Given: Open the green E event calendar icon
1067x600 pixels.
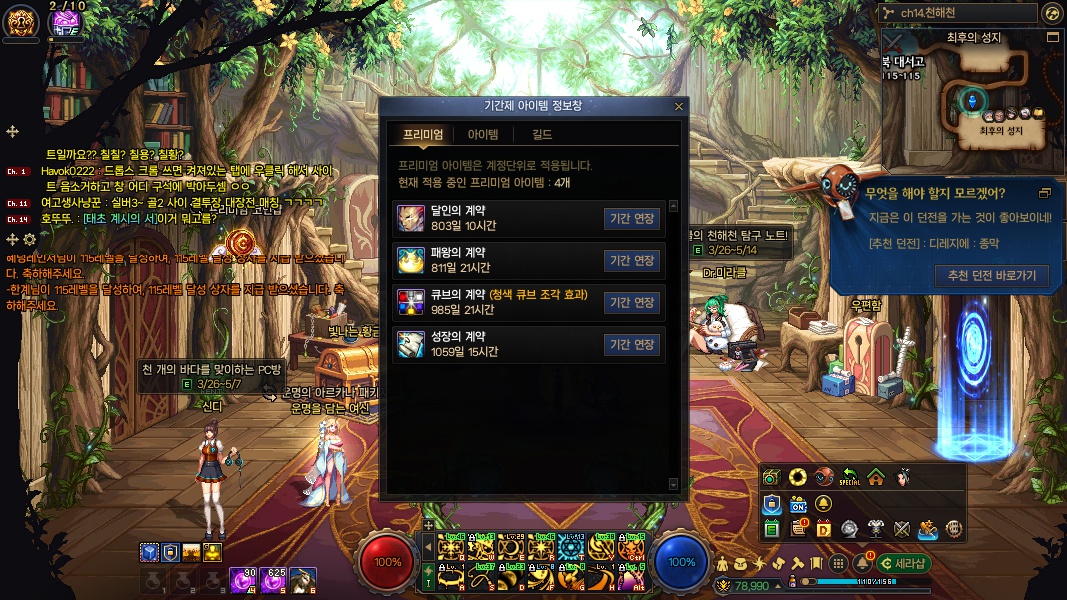Looking at the screenshot, I should click(772, 528).
